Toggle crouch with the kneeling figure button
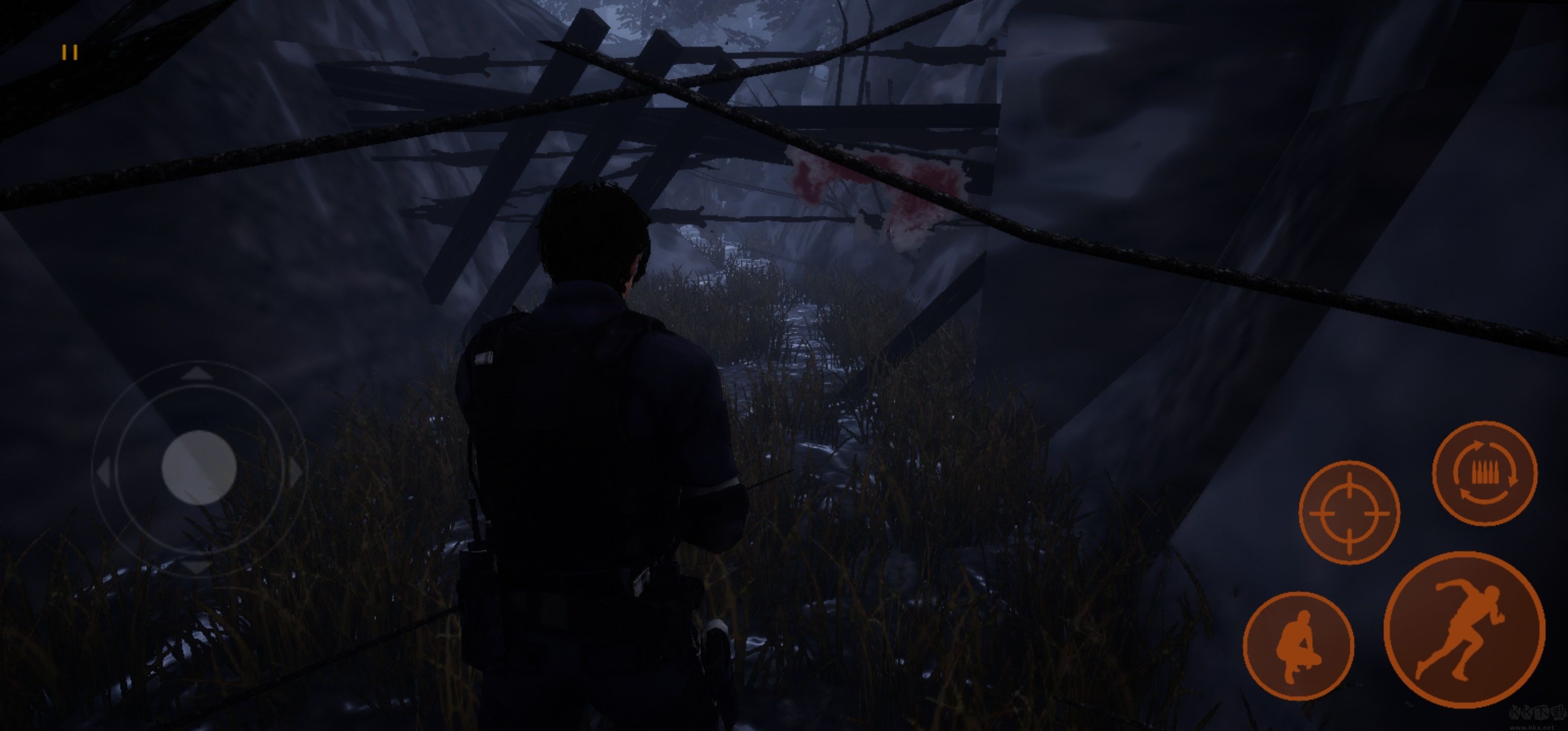 coord(1298,646)
